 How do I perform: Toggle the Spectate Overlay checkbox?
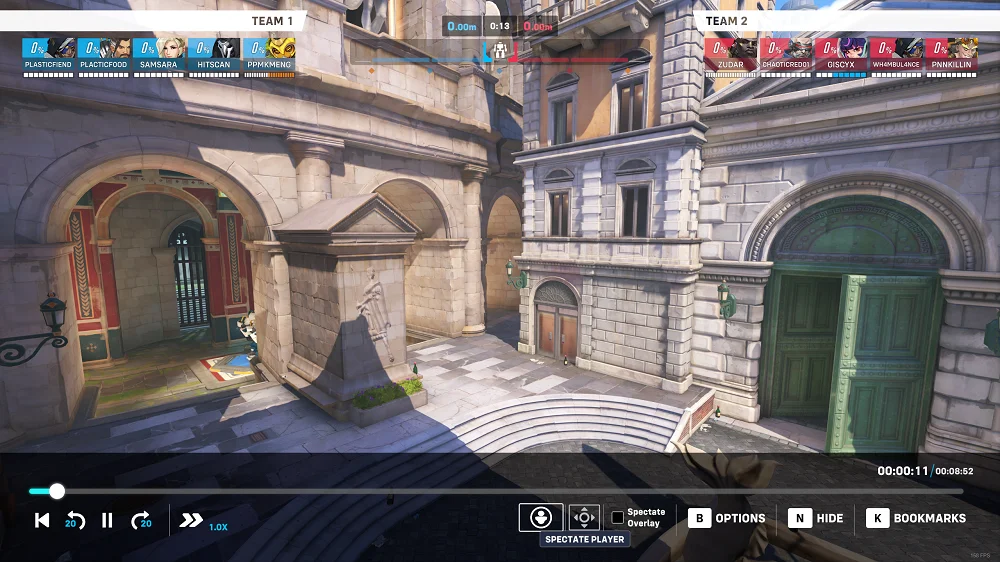618,517
